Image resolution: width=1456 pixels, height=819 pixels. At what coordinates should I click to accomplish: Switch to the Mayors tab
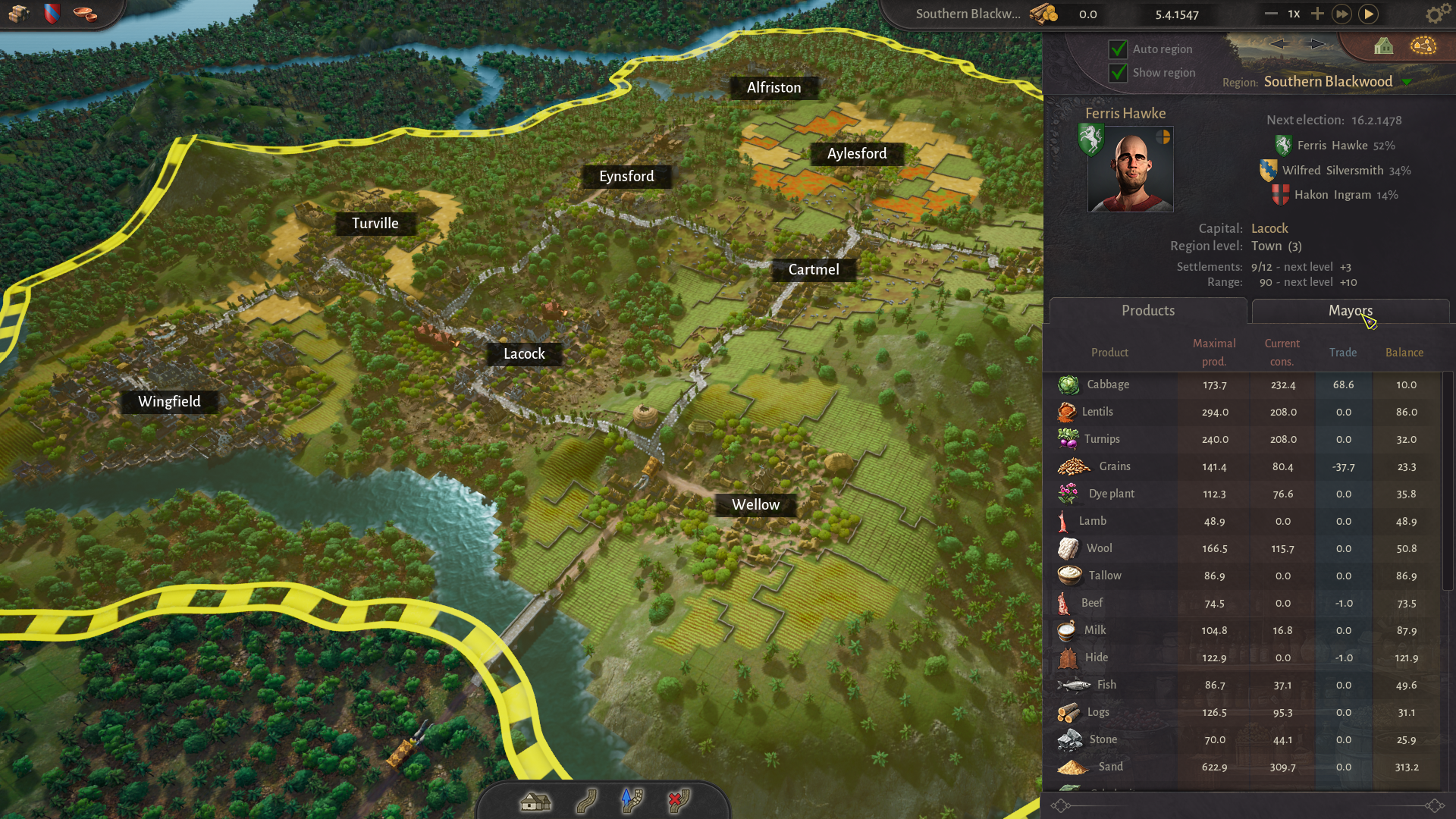point(1350,311)
